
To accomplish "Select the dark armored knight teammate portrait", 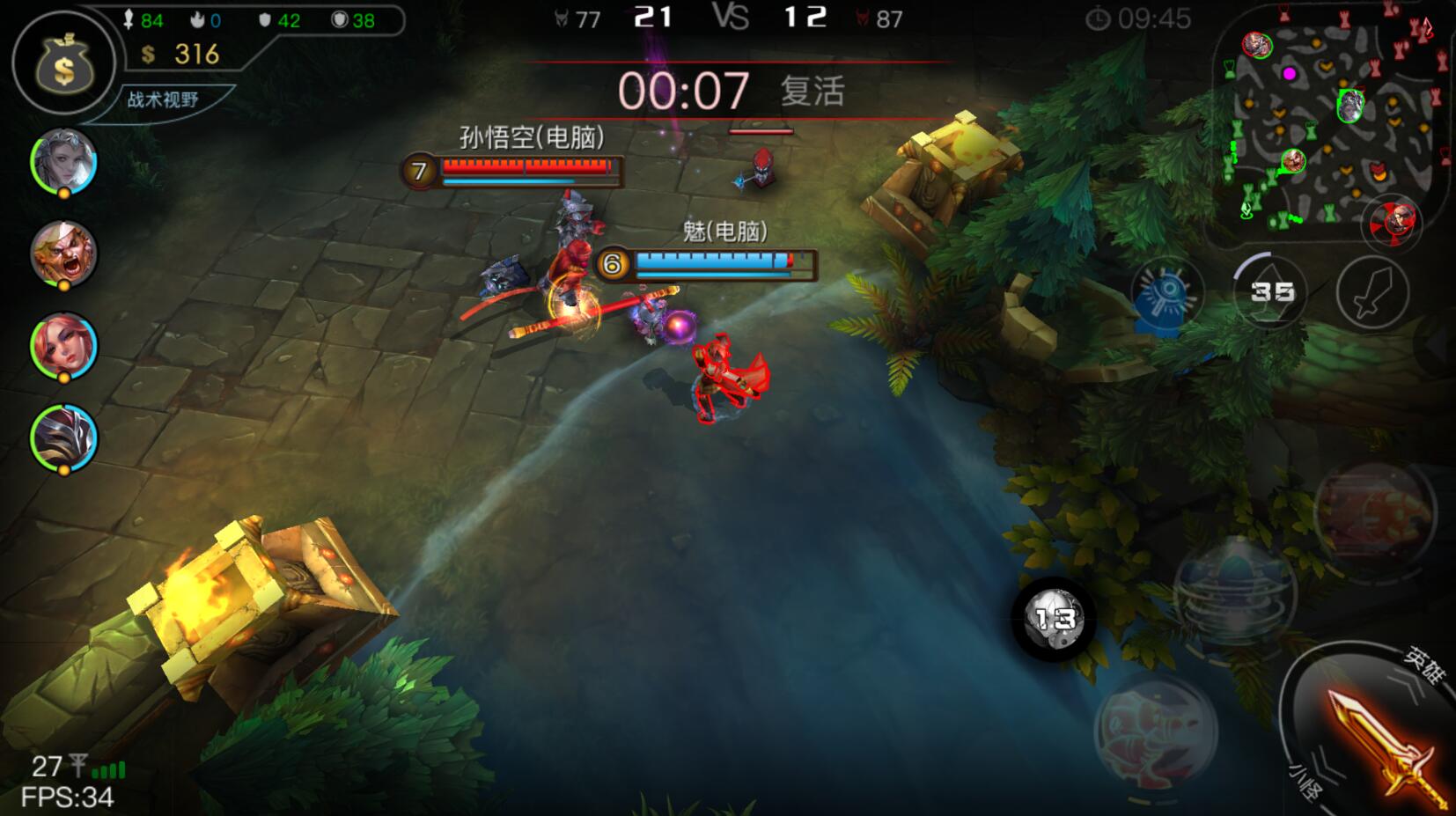I will (x=63, y=437).
